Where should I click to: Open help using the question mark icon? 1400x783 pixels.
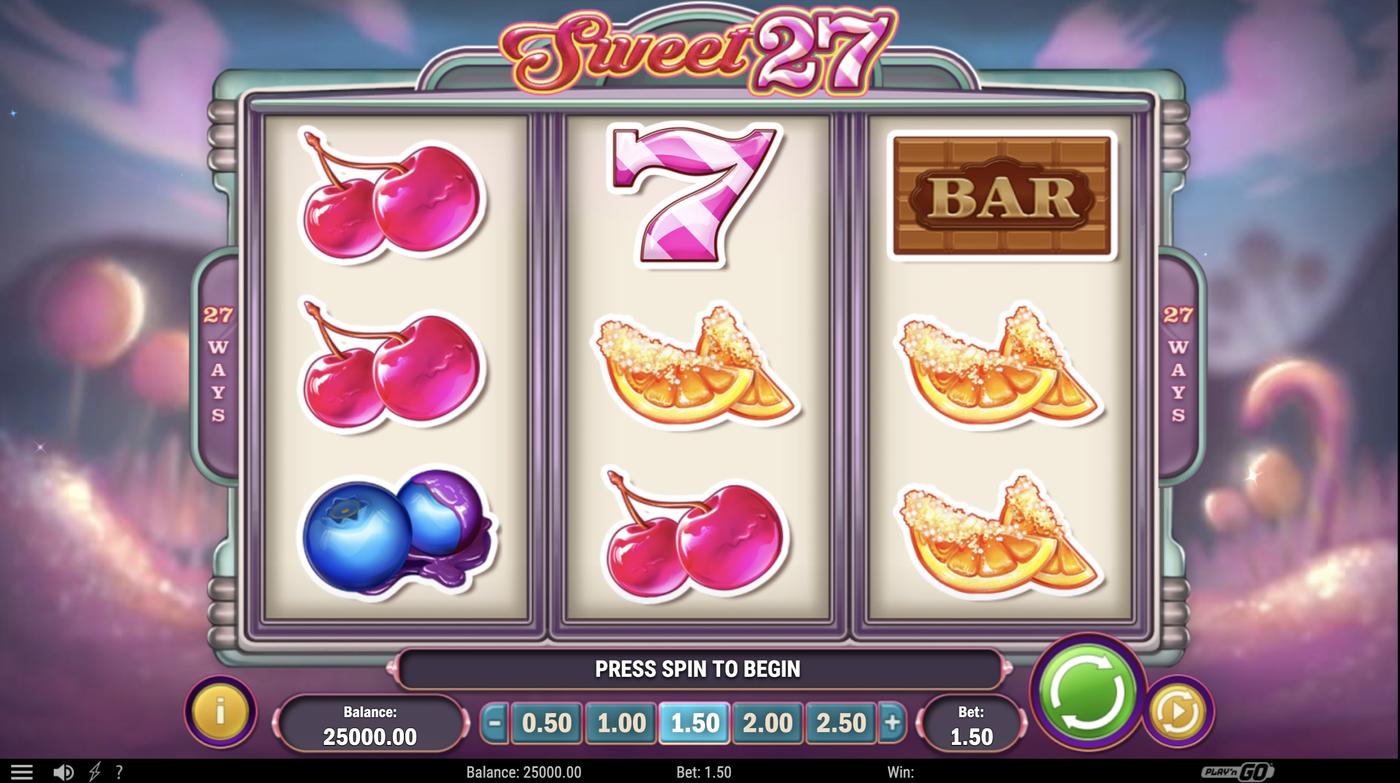pos(120,771)
